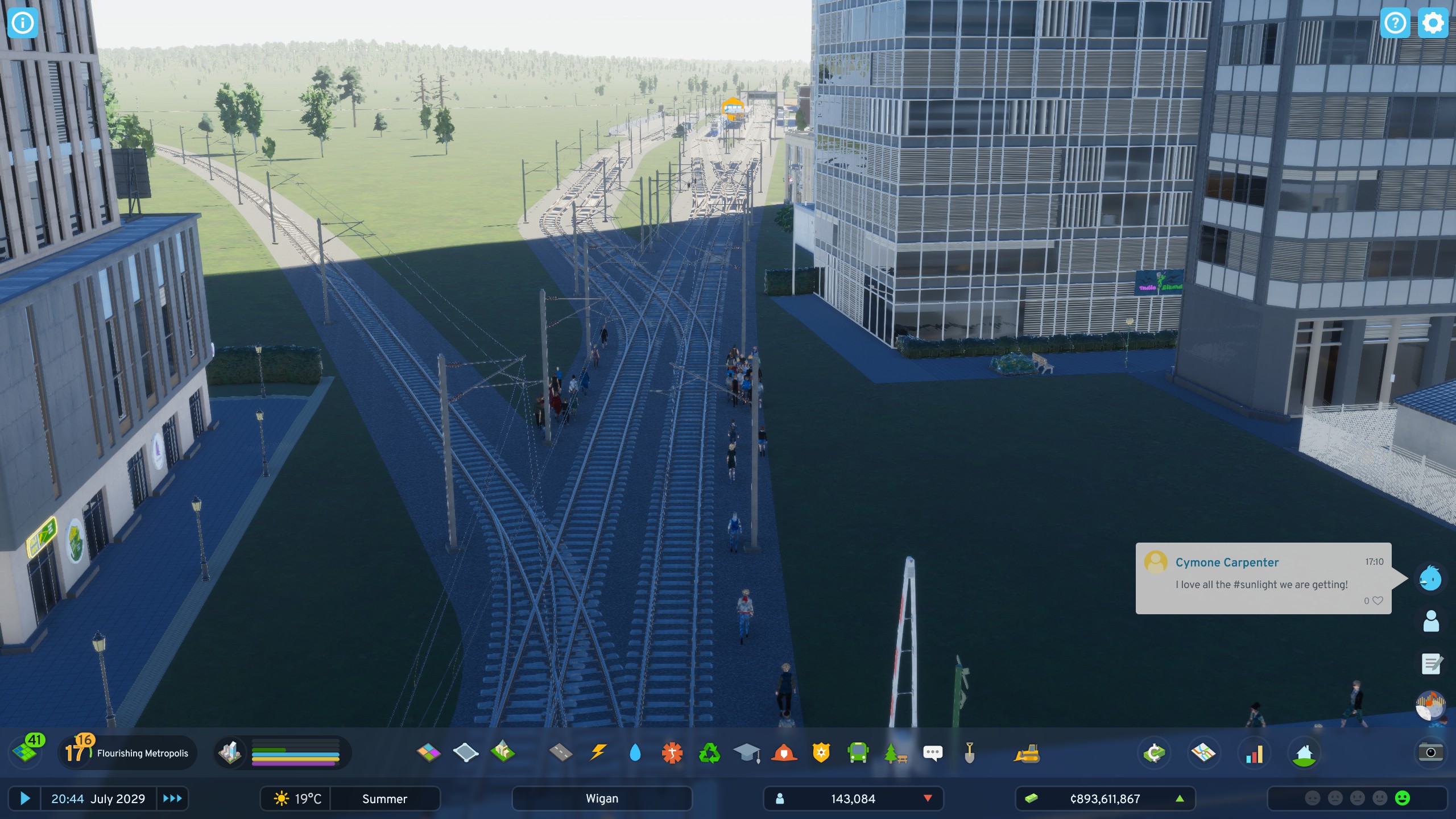The image size is (1456, 819).
Task: Enter Photo Mode with the camera icon
Action: tap(1431, 752)
